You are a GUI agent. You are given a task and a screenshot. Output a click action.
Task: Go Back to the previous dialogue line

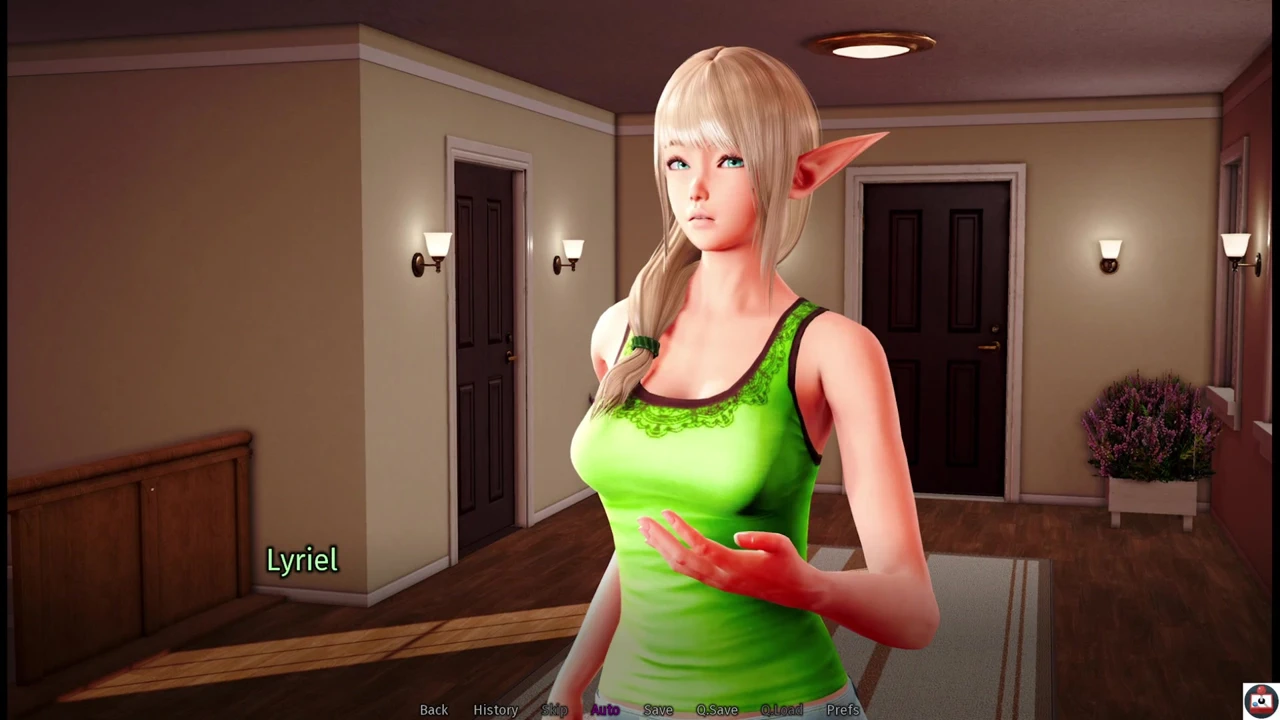pyautogui.click(x=433, y=709)
